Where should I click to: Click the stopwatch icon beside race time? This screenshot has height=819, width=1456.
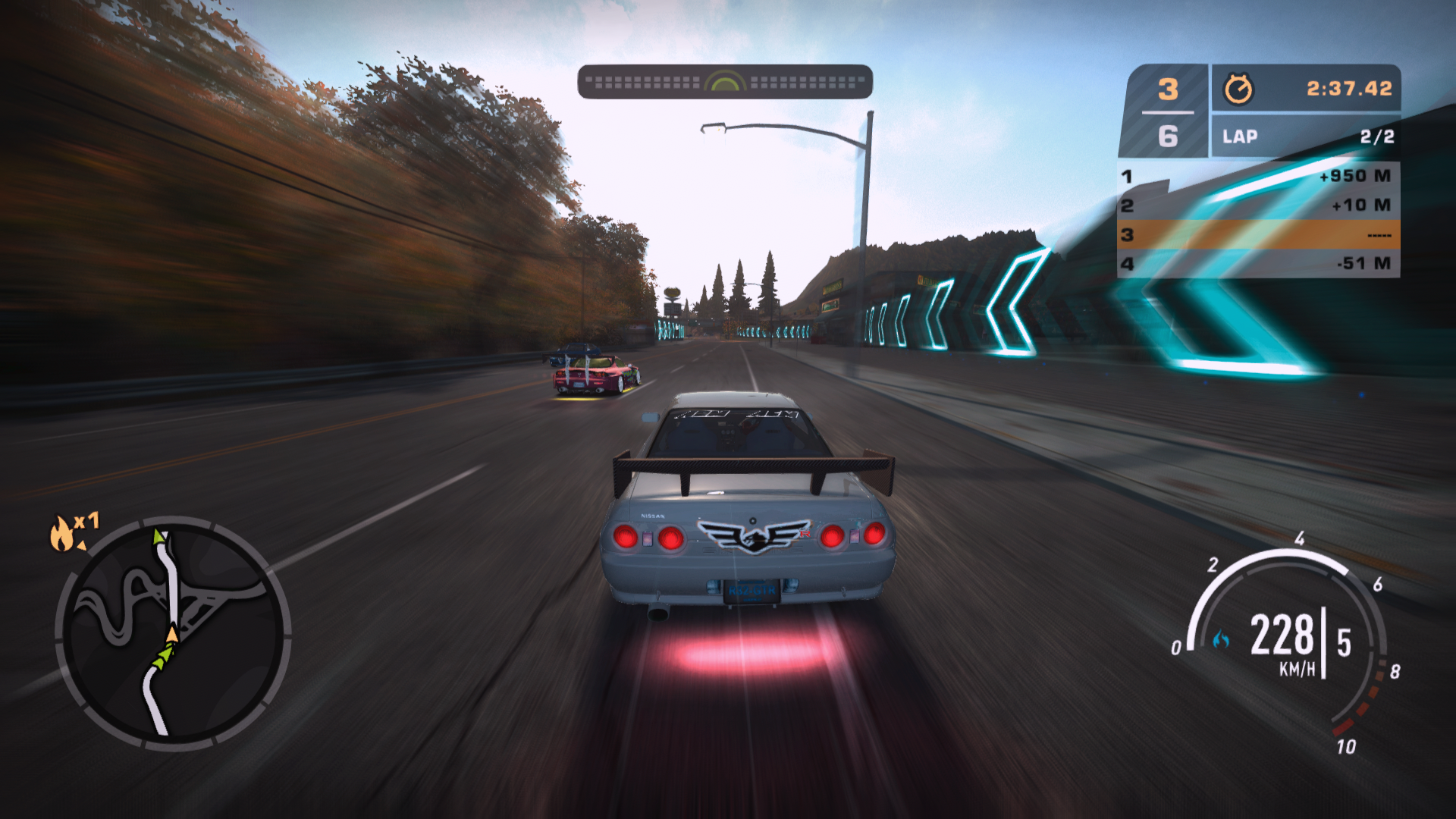(x=1238, y=89)
